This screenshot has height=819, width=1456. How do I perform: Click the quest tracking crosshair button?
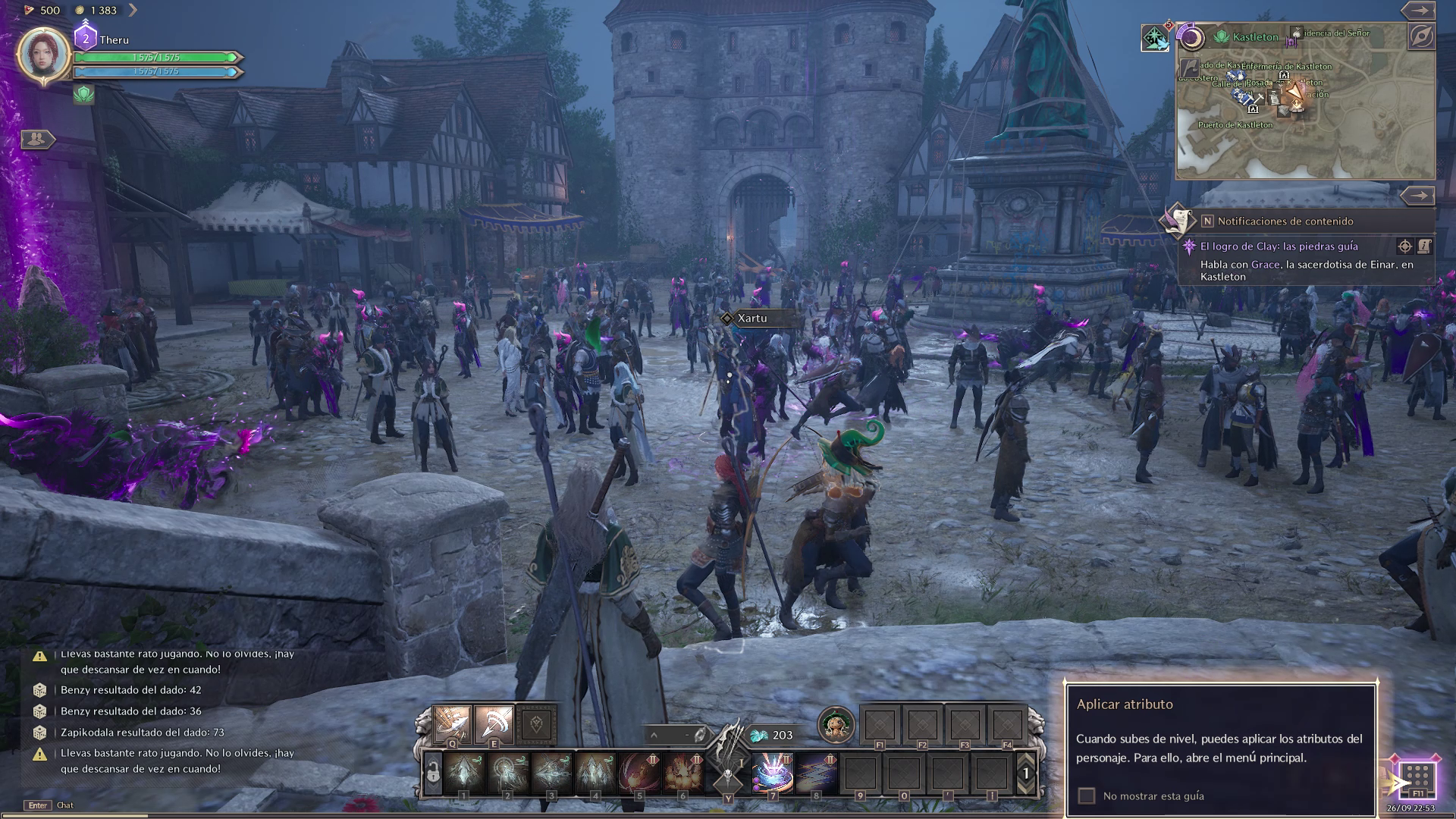coord(1404,246)
